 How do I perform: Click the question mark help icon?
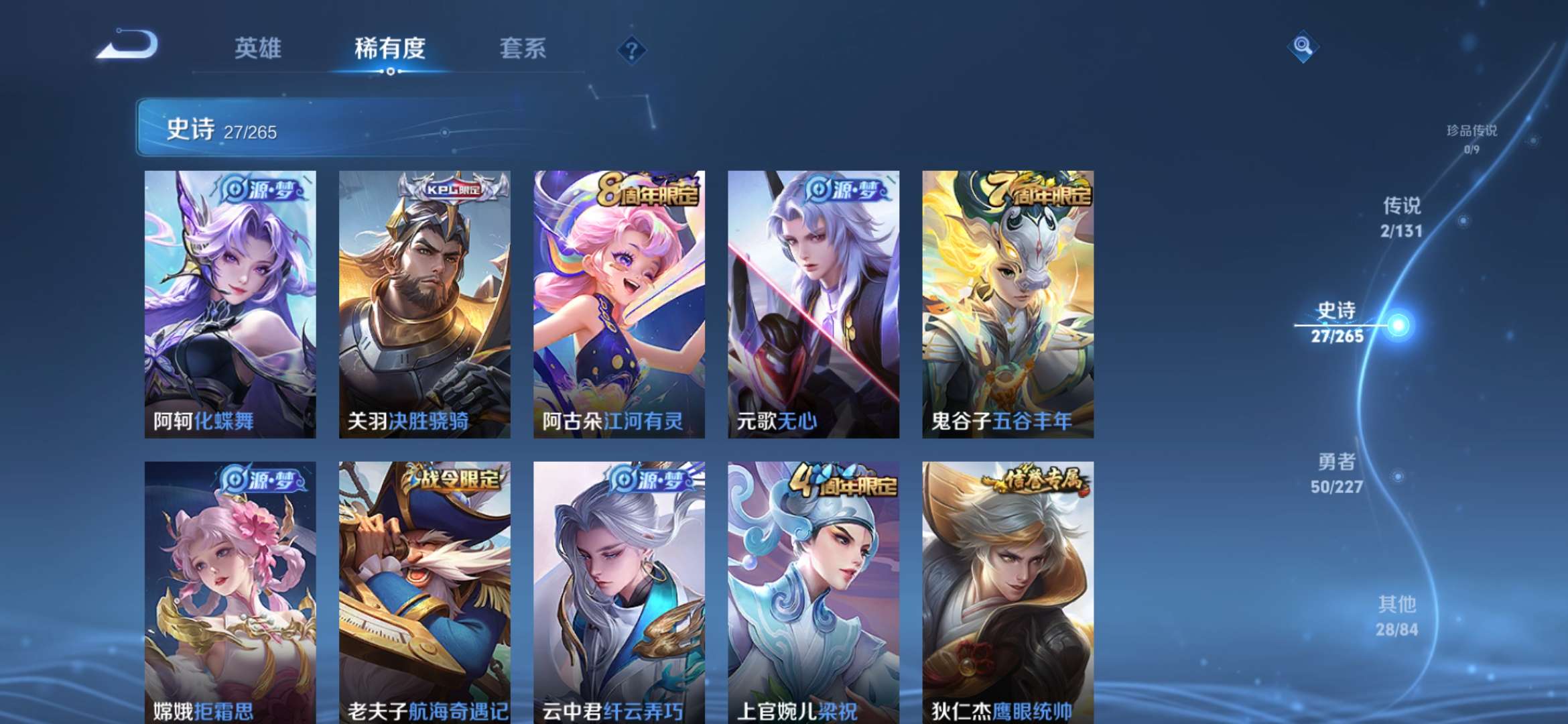coord(631,50)
